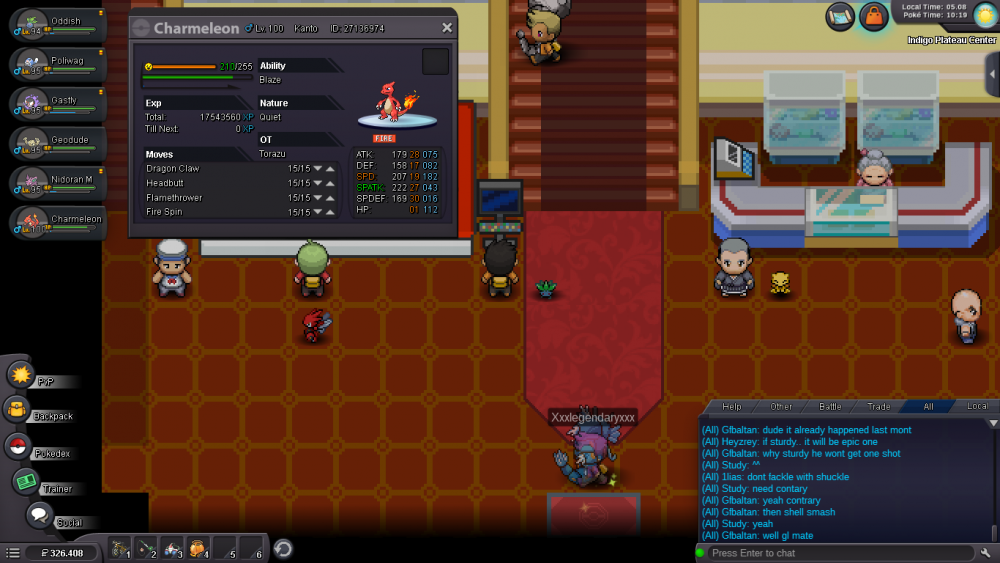Switch chat to the Trade tab
This screenshot has height=563, width=1000.
[879, 407]
